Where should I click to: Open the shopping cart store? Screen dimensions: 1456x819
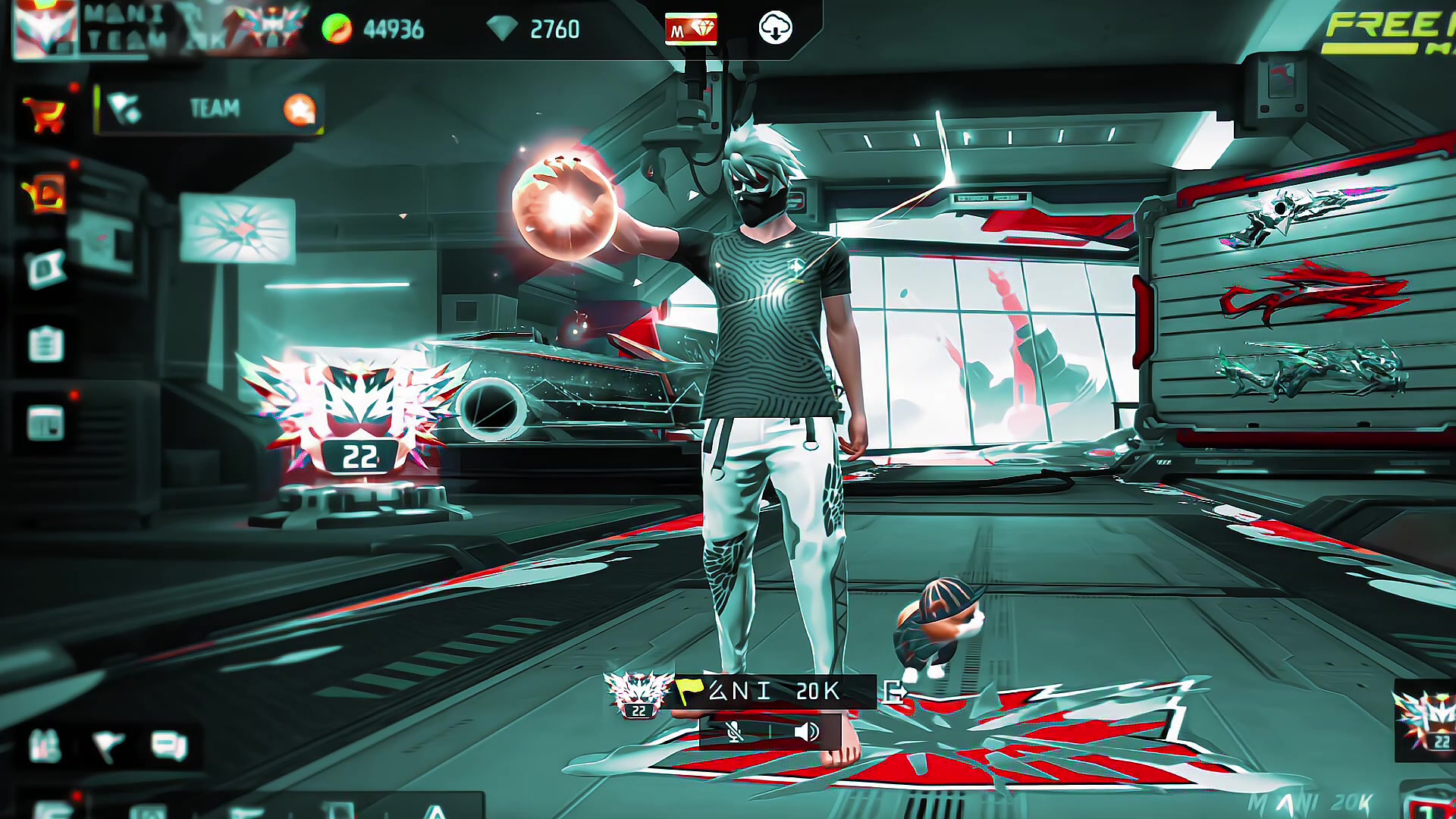pyautogui.click(x=45, y=115)
